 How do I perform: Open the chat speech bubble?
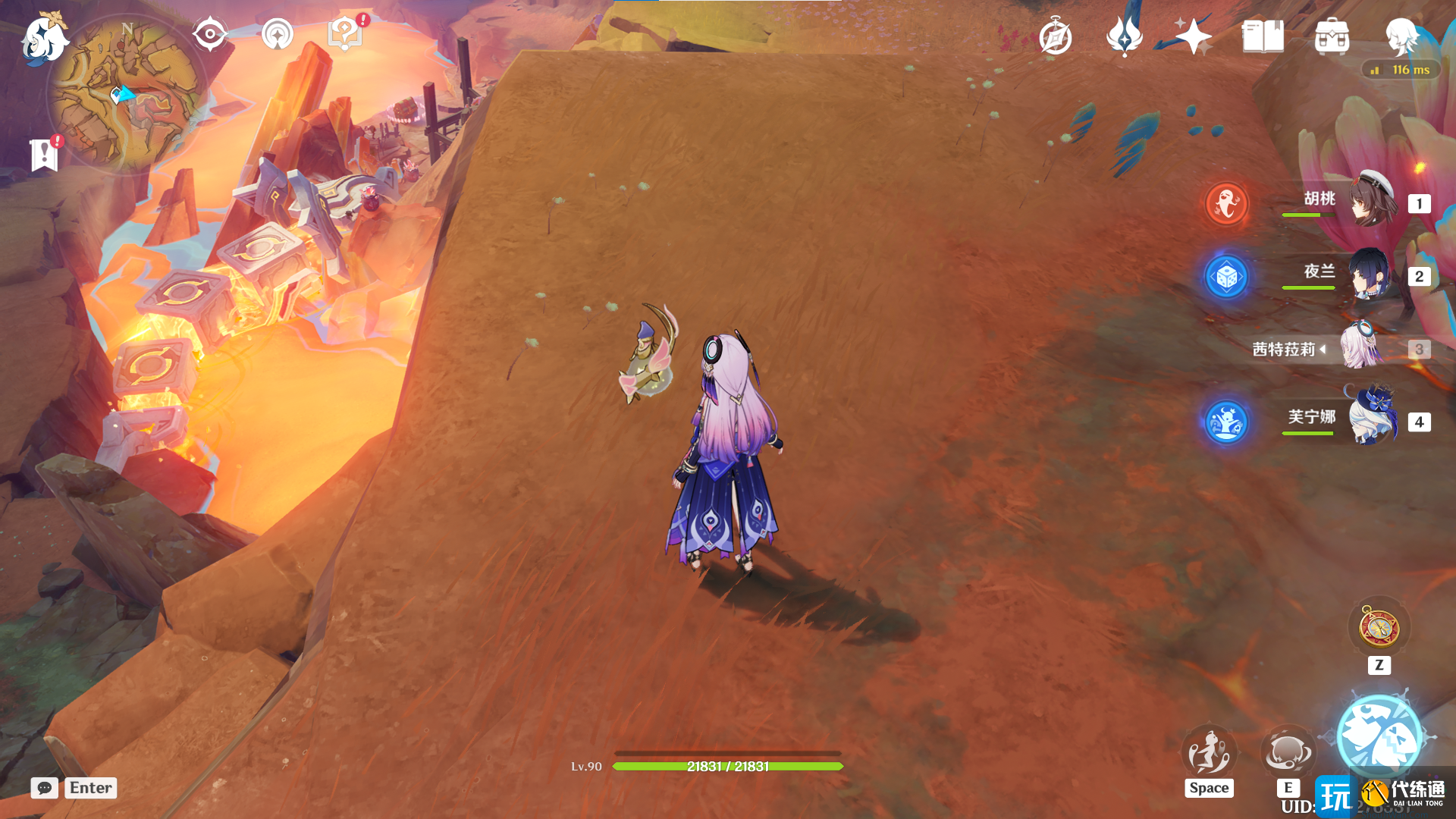(45, 788)
